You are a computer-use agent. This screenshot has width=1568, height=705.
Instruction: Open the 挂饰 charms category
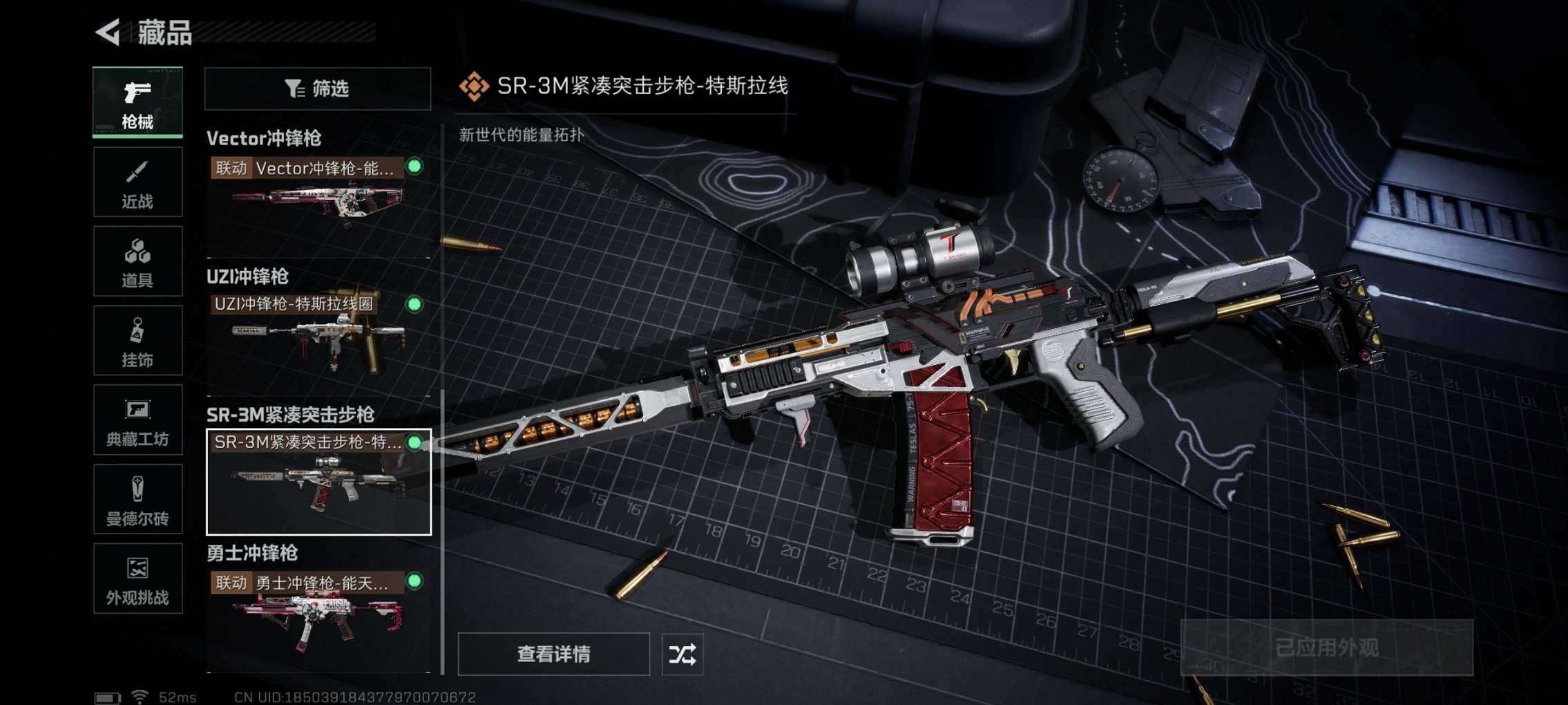(x=137, y=340)
